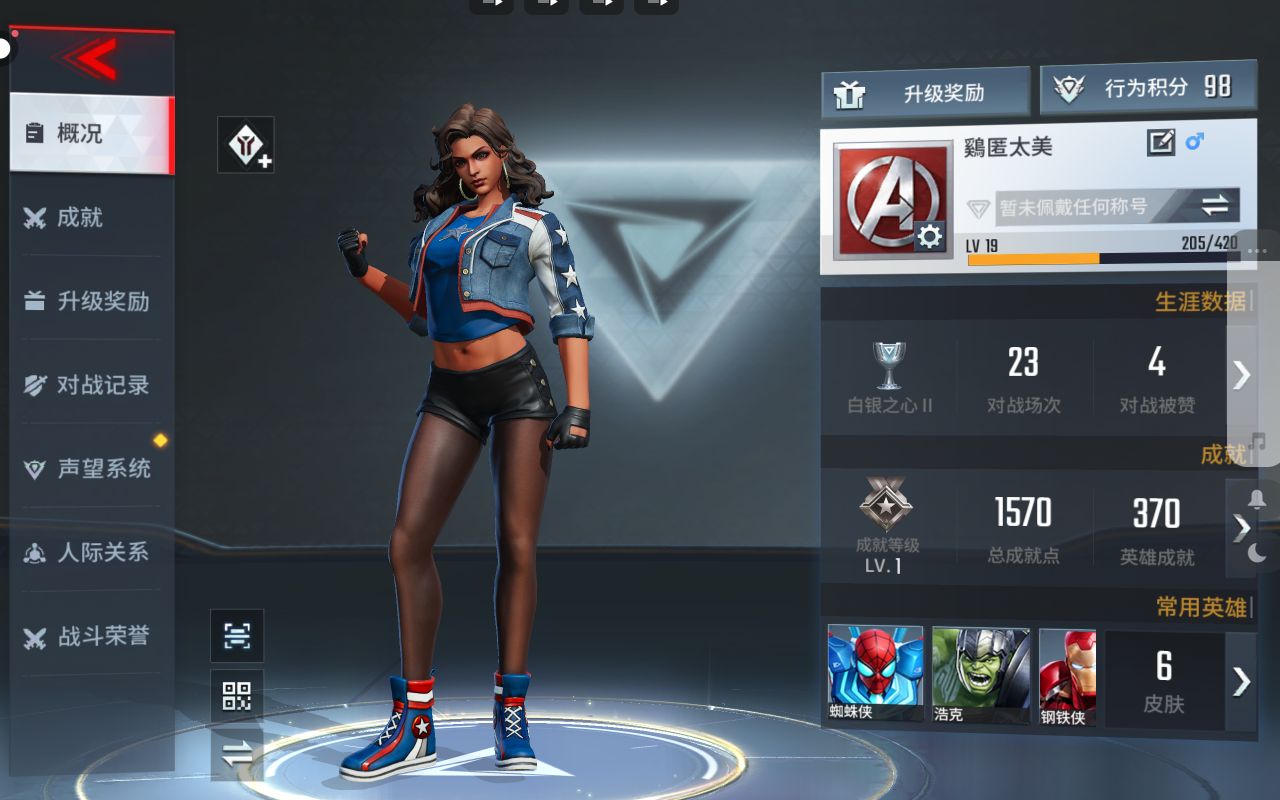This screenshot has height=800, width=1280.
Task: Click the scan frame icon button
Action: point(237,635)
